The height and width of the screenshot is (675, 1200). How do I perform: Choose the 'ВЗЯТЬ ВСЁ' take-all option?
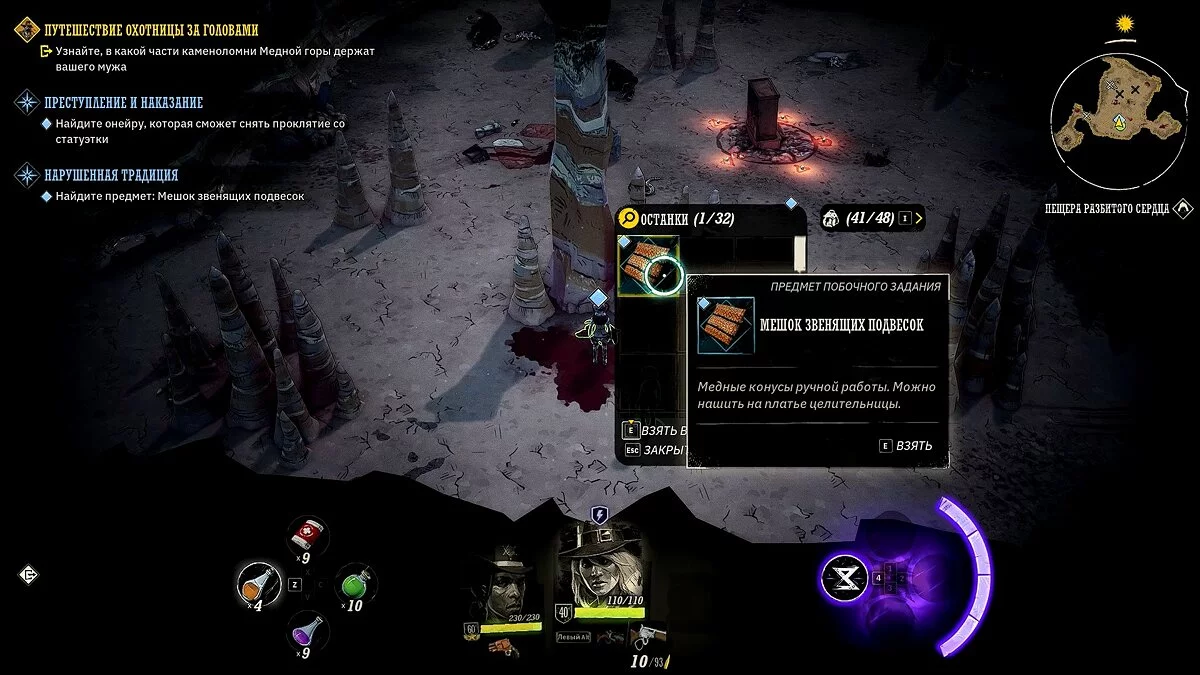pyautogui.click(x=655, y=430)
